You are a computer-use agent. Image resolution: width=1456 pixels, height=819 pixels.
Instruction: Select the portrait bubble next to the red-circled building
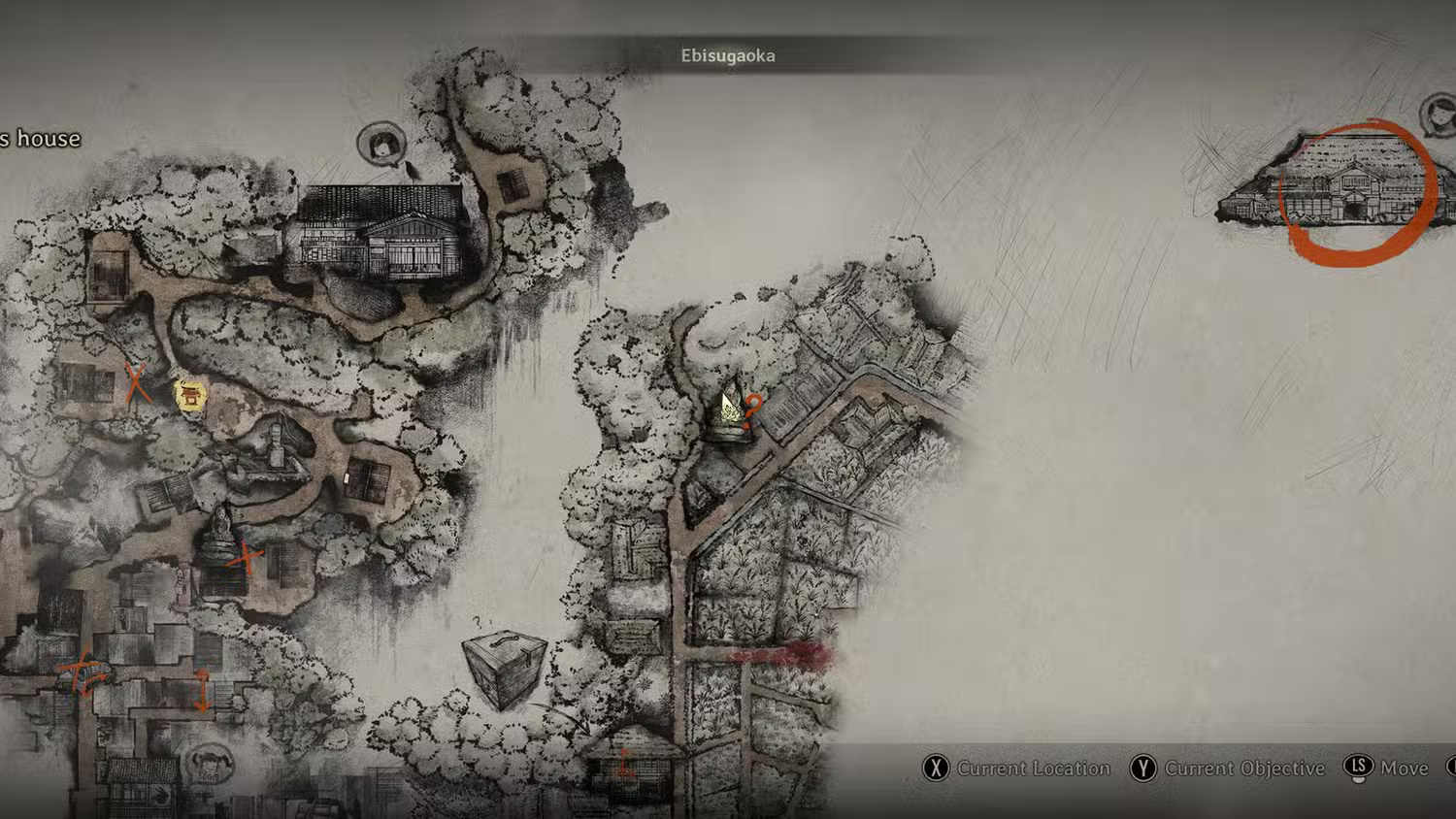(x=1439, y=115)
